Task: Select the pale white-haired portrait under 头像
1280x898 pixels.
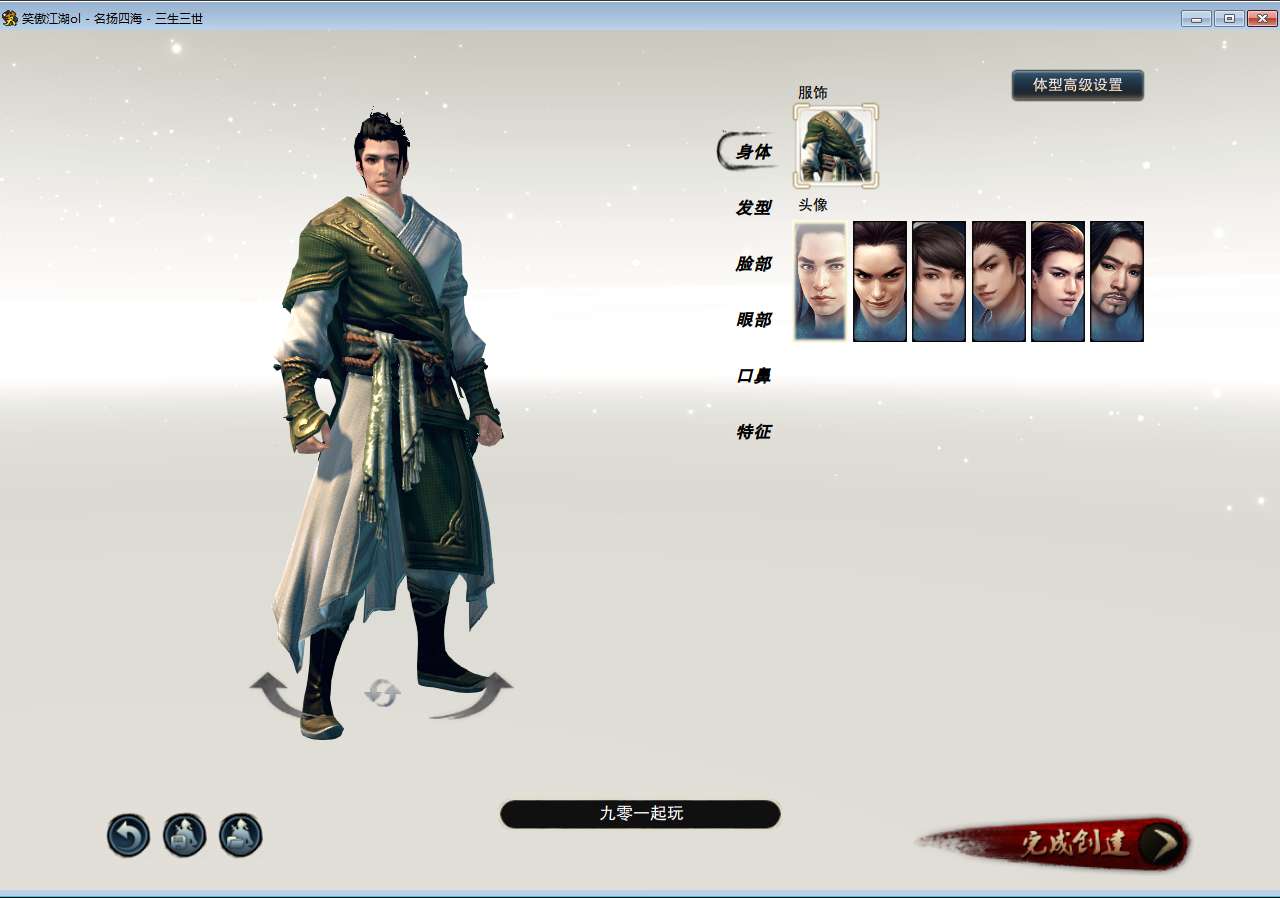Action: pos(819,281)
